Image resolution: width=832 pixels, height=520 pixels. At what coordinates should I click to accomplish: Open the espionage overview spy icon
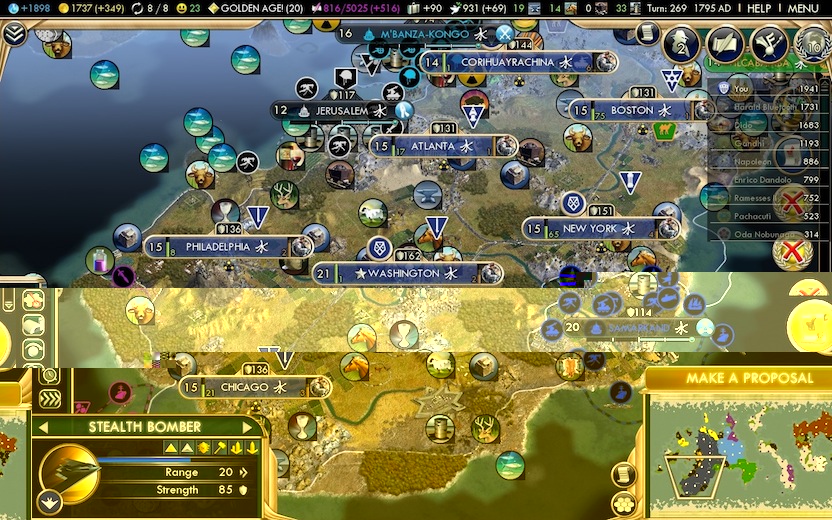point(684,44)
